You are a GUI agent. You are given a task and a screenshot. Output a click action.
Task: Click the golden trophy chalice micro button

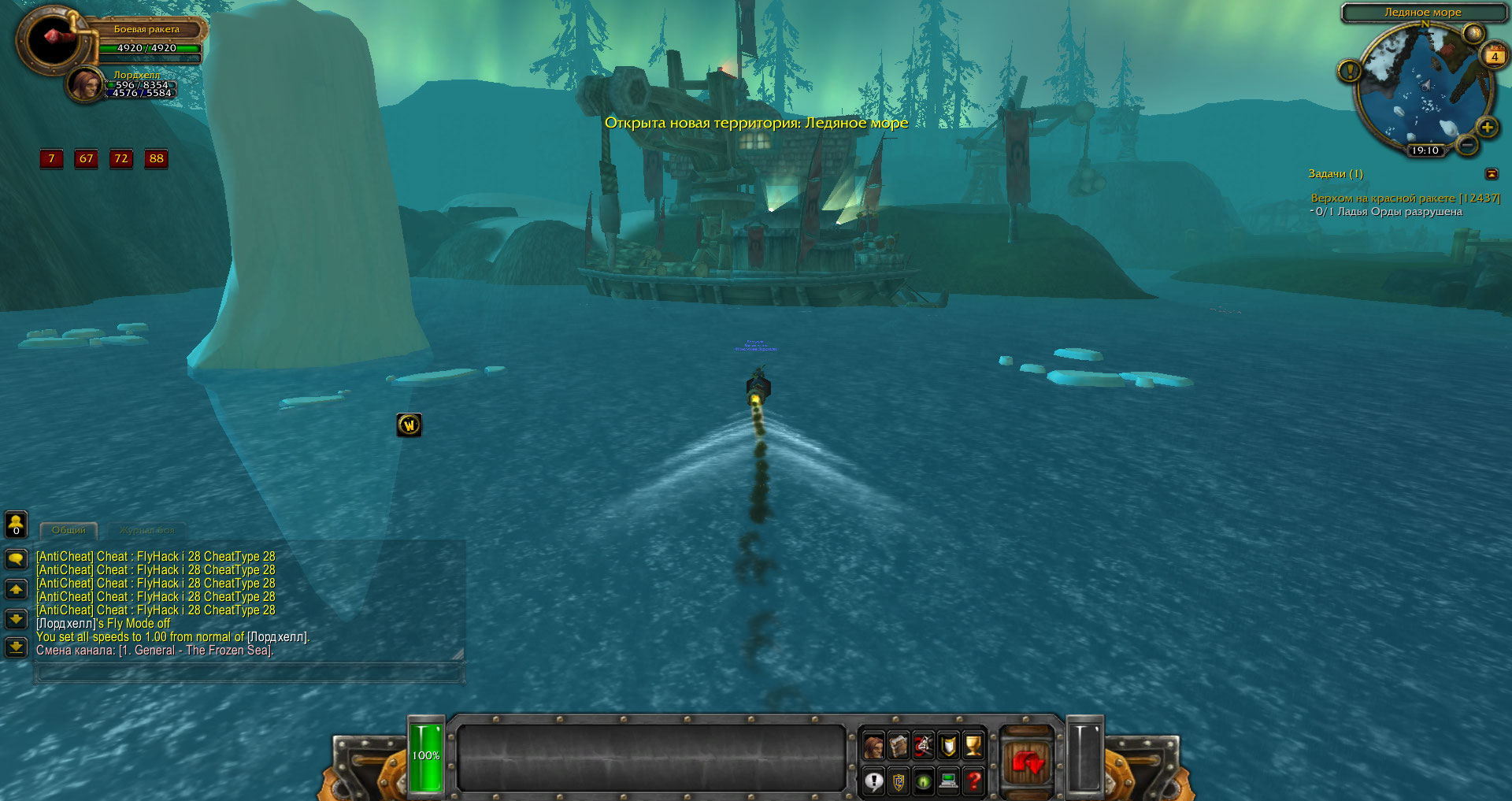coord(973,745)
